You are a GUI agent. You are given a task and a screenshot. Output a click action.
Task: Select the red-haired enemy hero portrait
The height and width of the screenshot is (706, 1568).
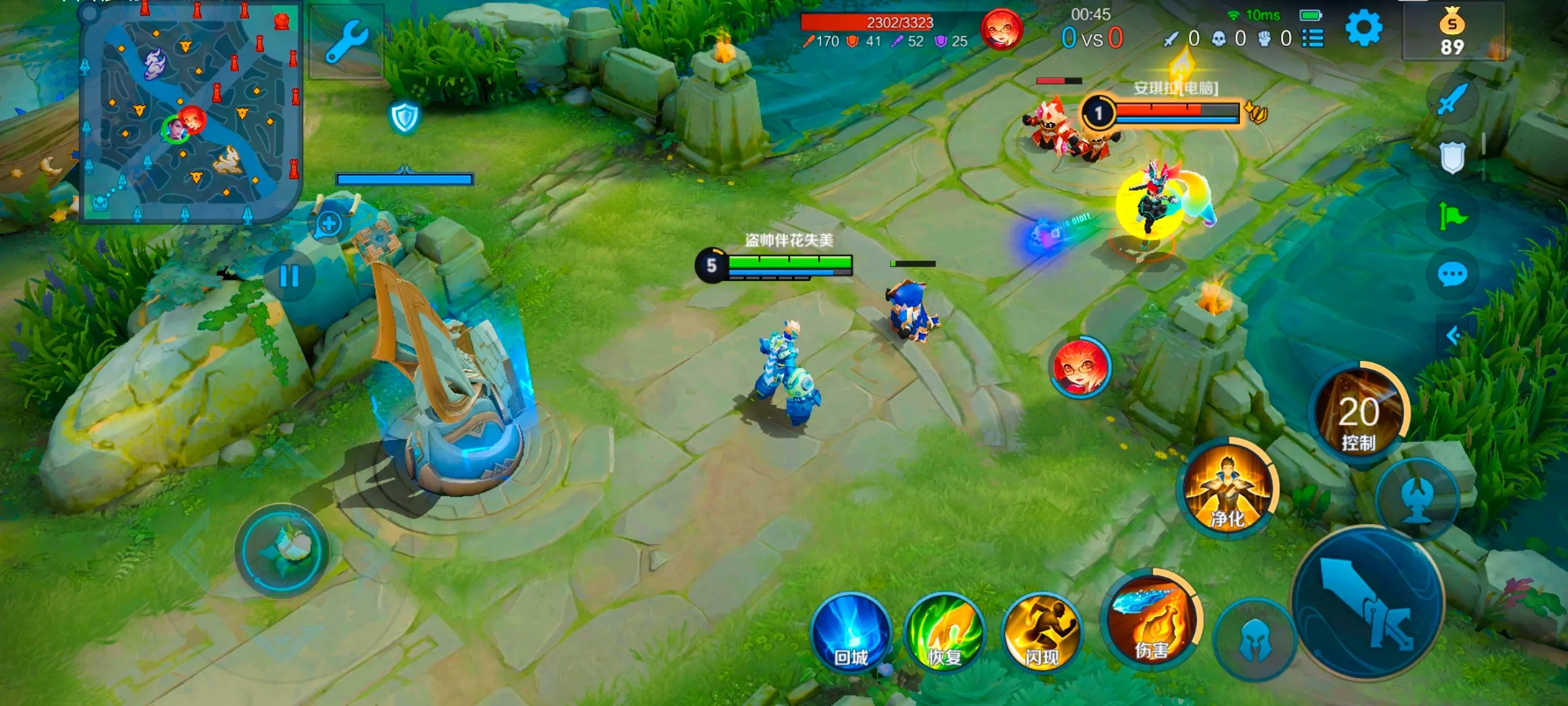click(1080, 367)
